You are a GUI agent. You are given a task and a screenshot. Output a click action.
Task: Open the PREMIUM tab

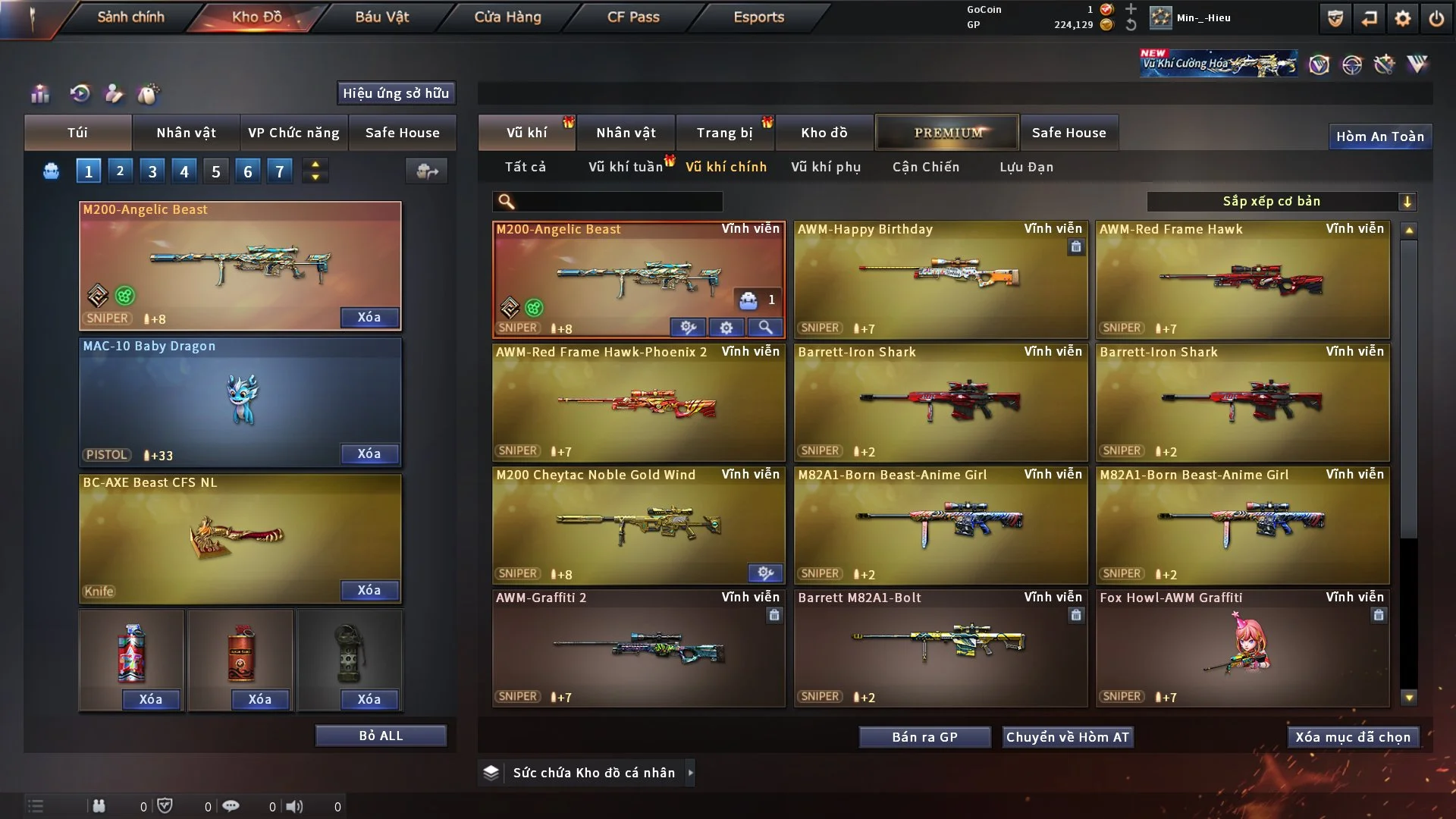pos(948,133)
